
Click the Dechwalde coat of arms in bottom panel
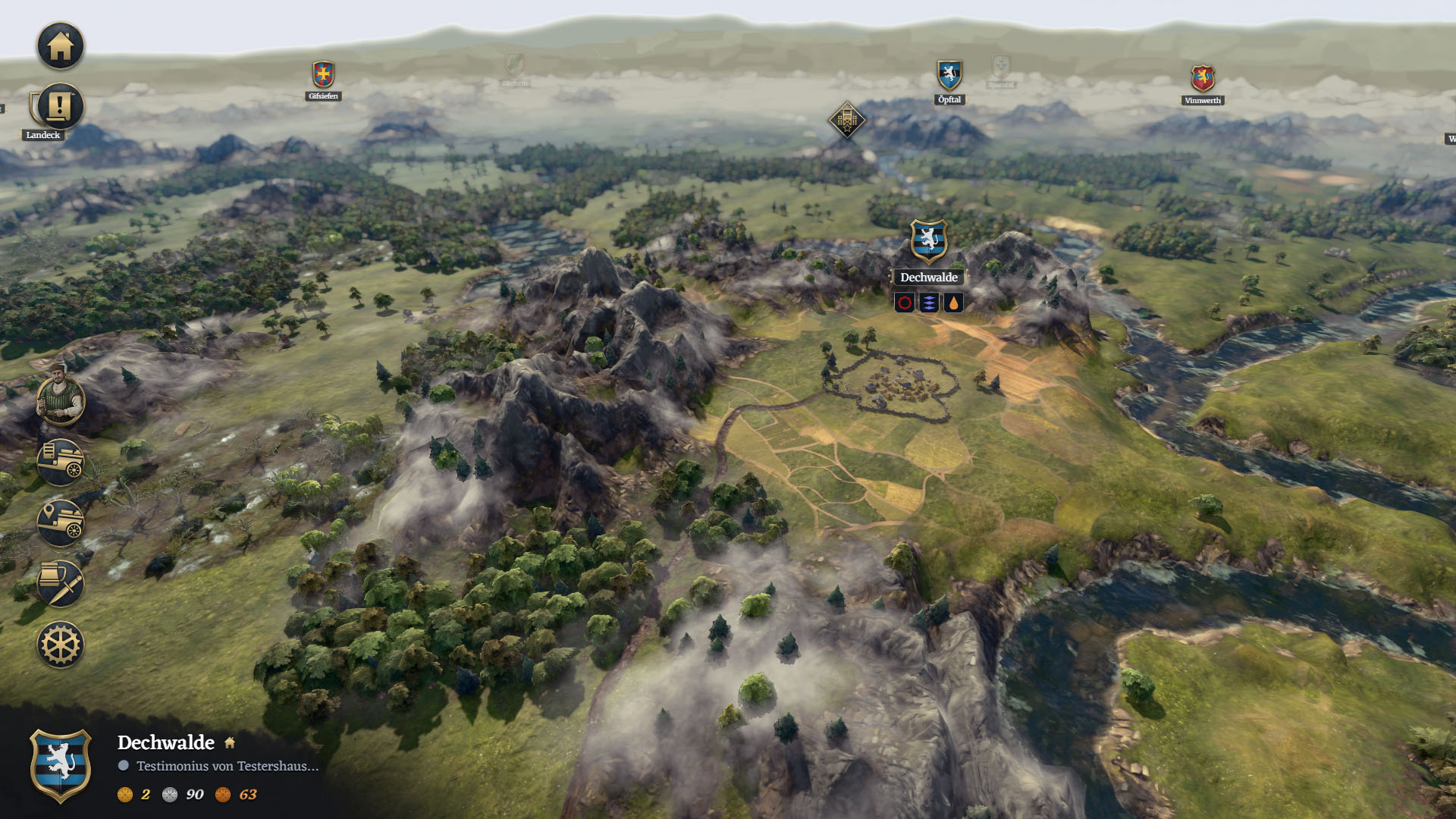(61, 765)
